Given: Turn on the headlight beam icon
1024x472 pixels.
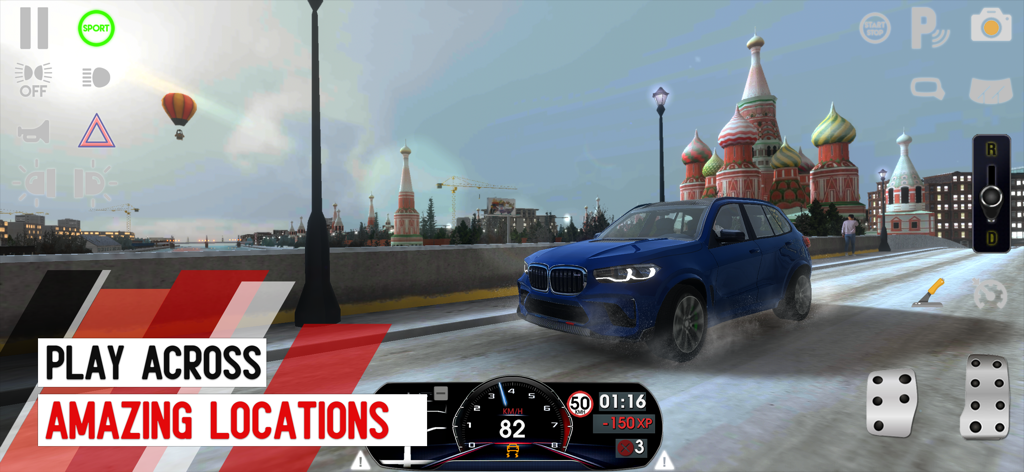Looking at the screenshot, I should coord(96,77).
